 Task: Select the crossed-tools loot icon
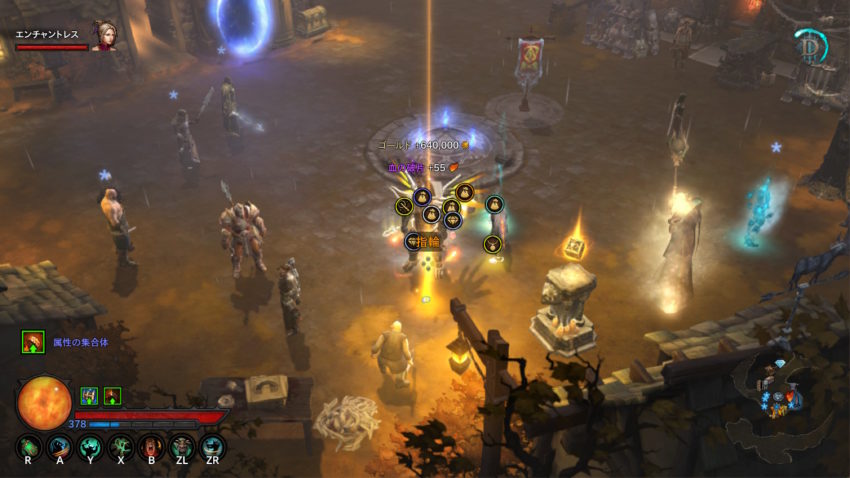click(x=405, y=207)
